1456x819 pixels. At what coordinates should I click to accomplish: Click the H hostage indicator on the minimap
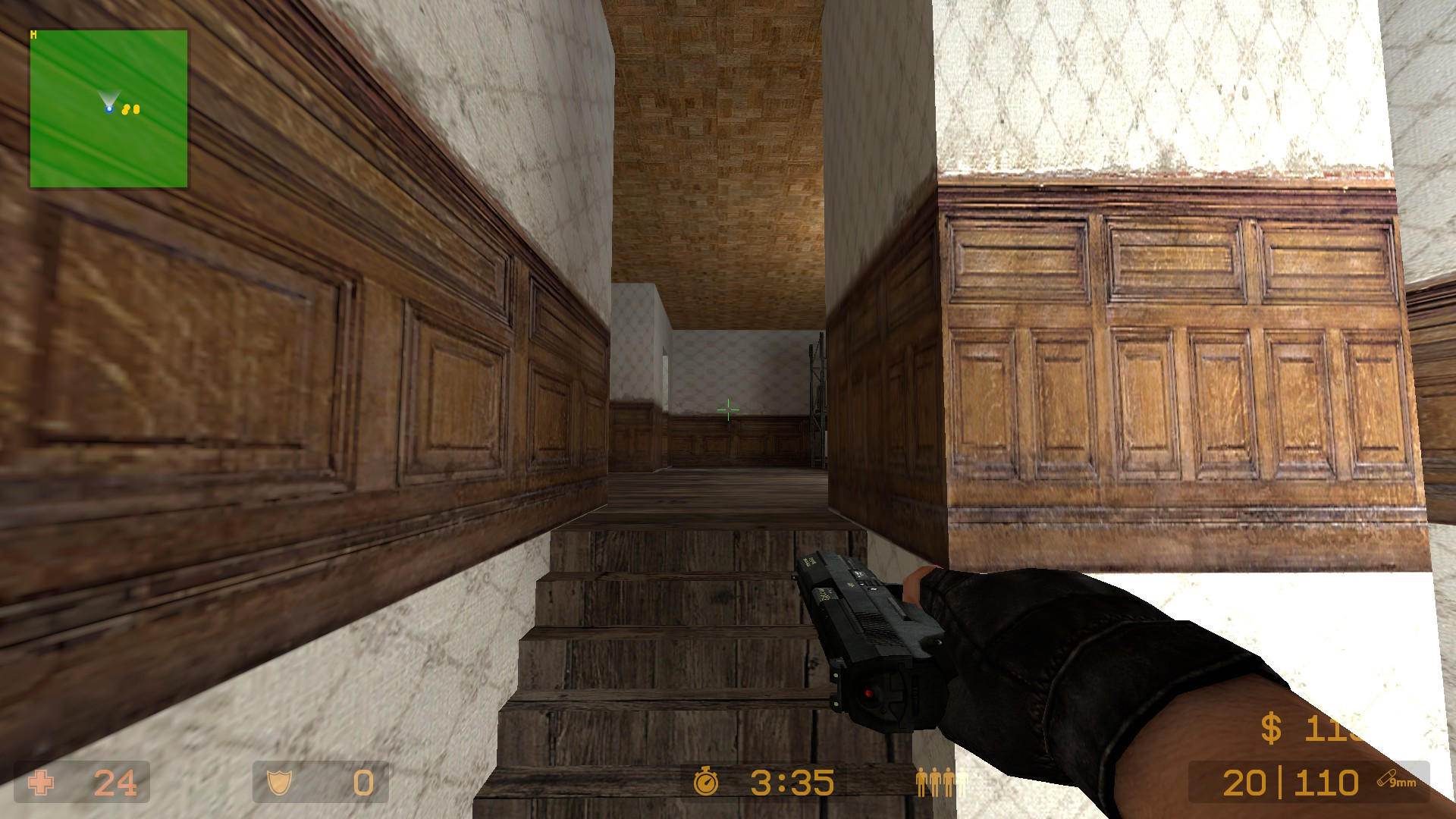point(32,33)
